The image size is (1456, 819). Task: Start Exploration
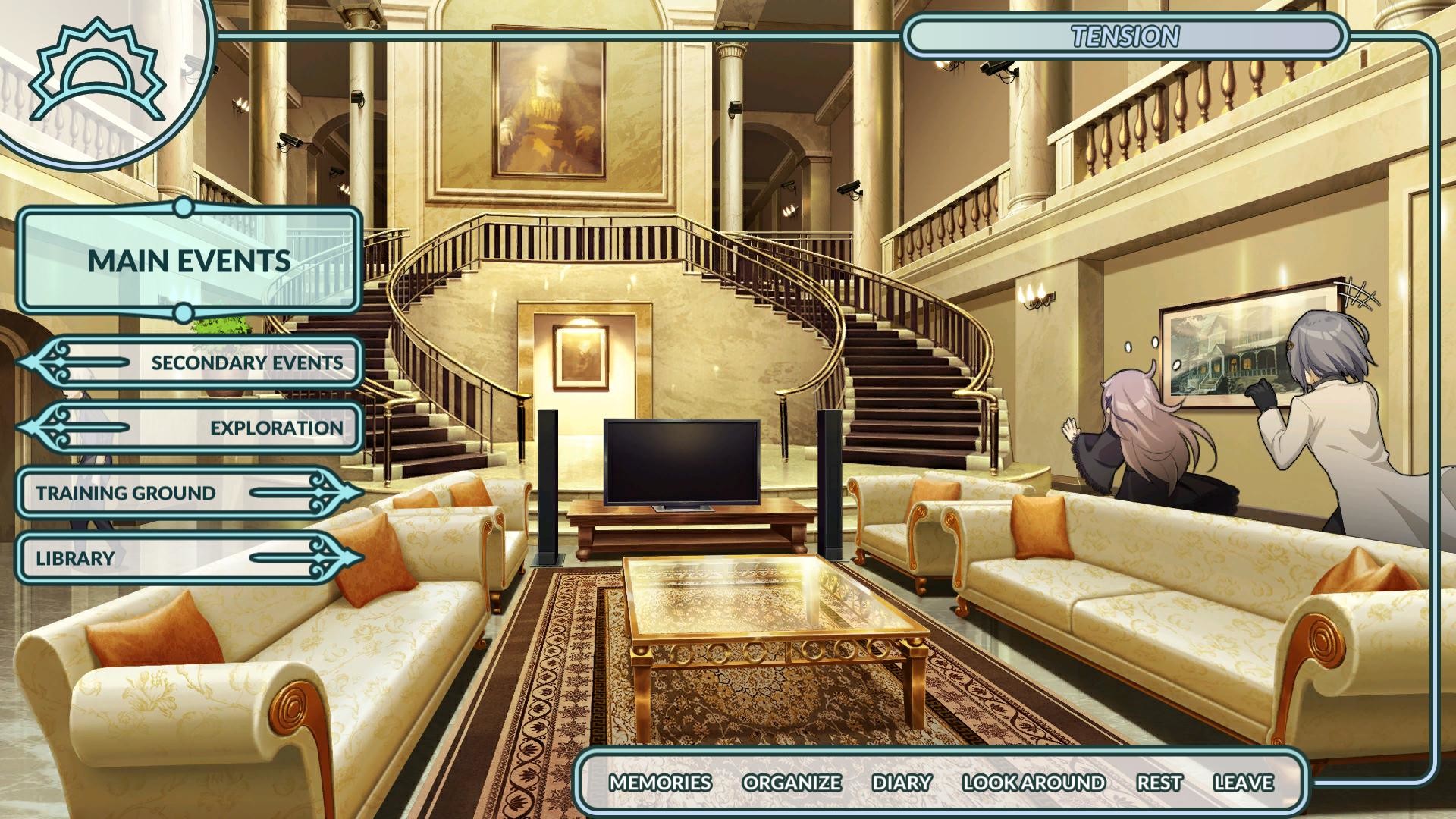(277, 428)
